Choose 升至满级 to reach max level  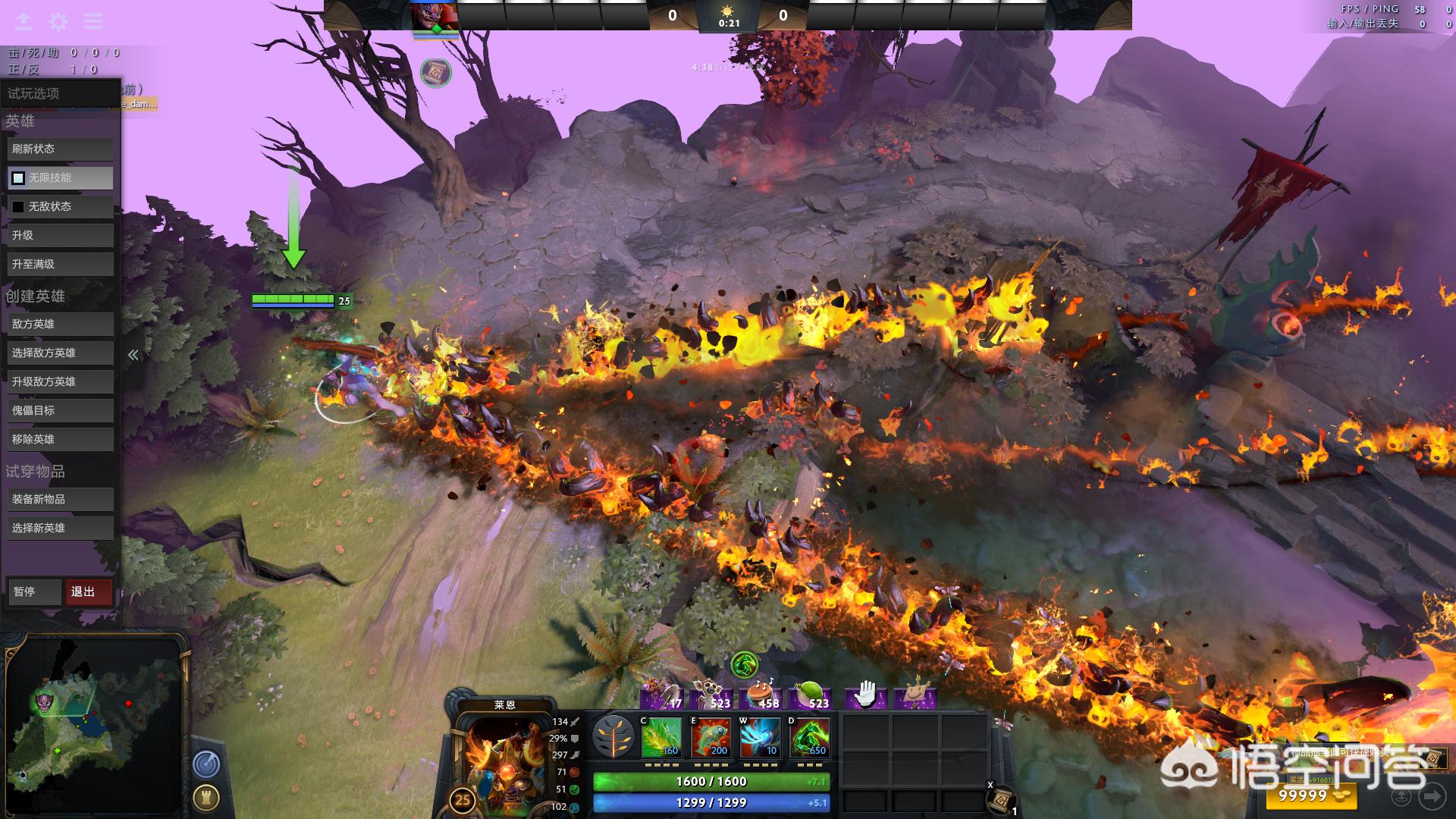coord(60,265)
